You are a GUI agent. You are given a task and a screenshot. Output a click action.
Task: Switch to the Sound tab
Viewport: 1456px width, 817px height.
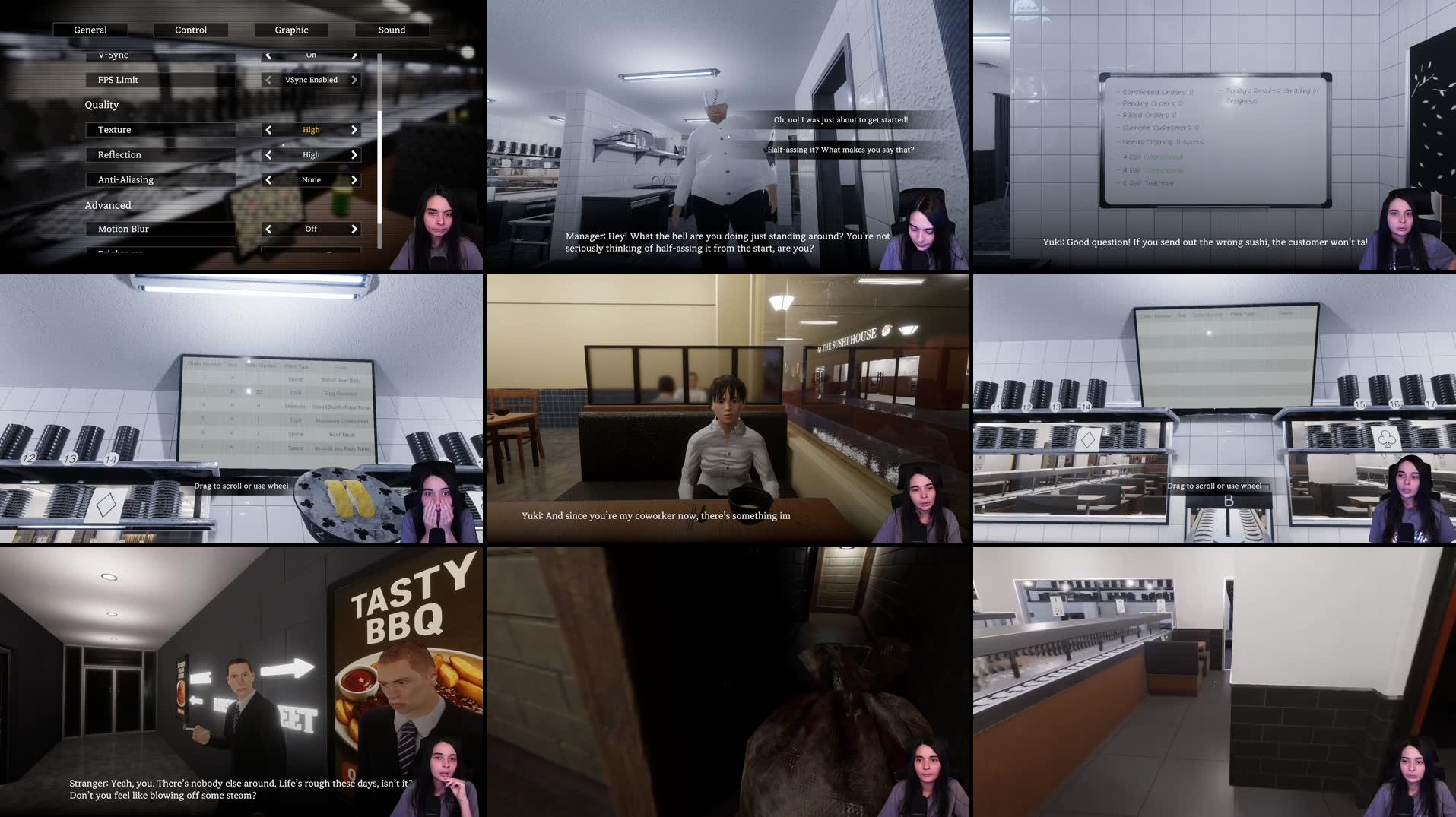(x=392, y=30)
